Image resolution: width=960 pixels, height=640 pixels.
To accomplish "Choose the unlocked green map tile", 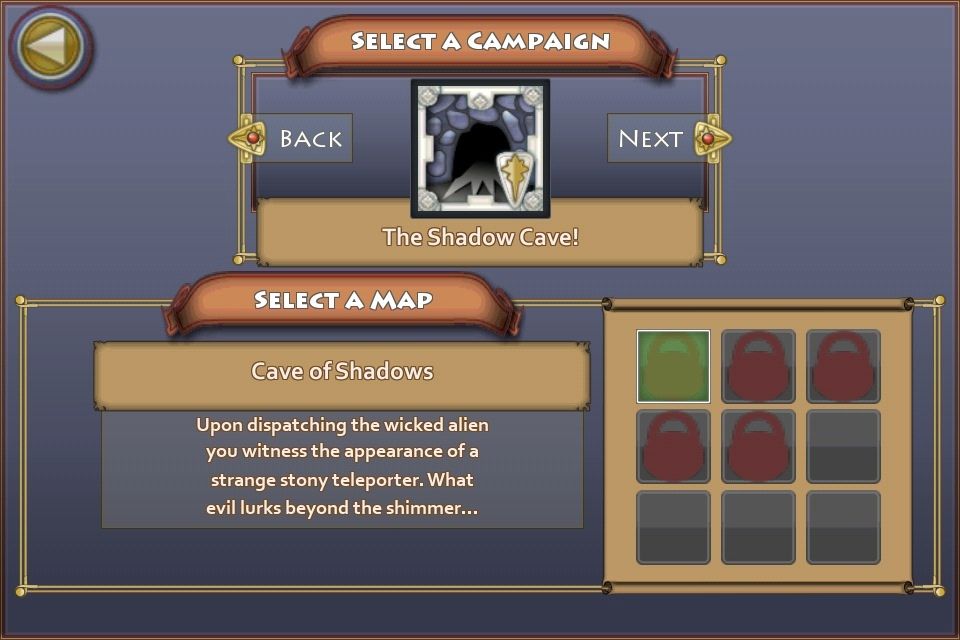I will [673, 366].
